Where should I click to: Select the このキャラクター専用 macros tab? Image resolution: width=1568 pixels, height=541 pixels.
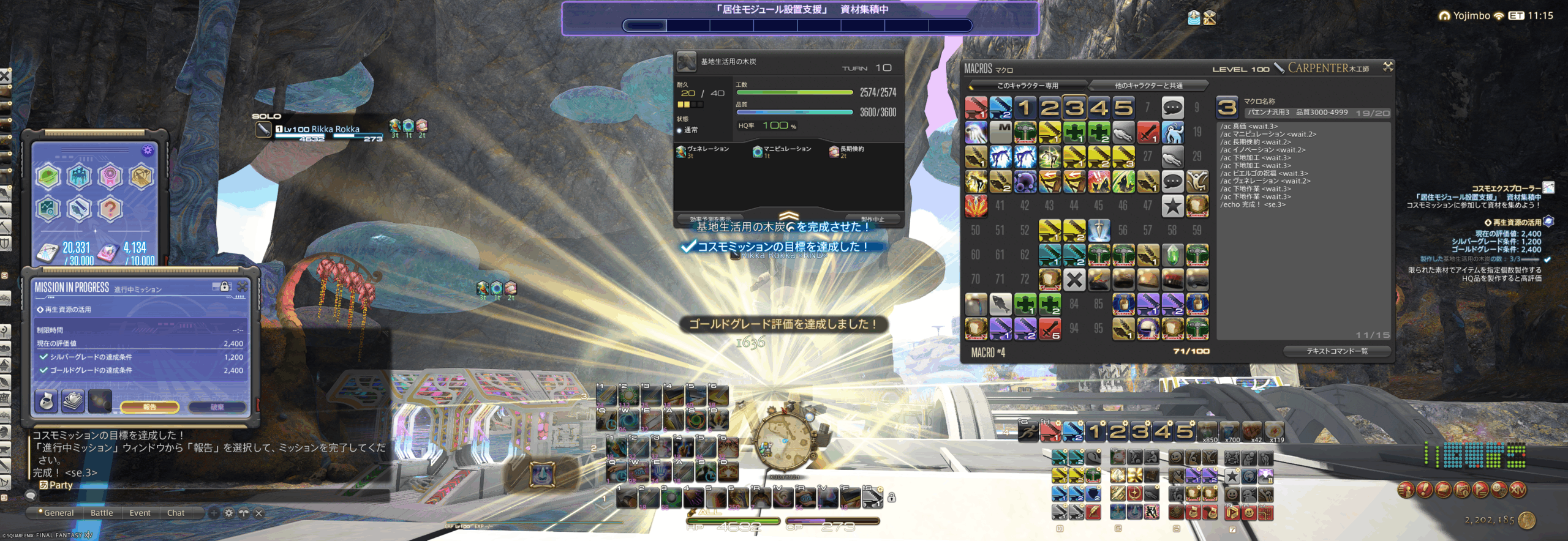(x=1027, y=86)
